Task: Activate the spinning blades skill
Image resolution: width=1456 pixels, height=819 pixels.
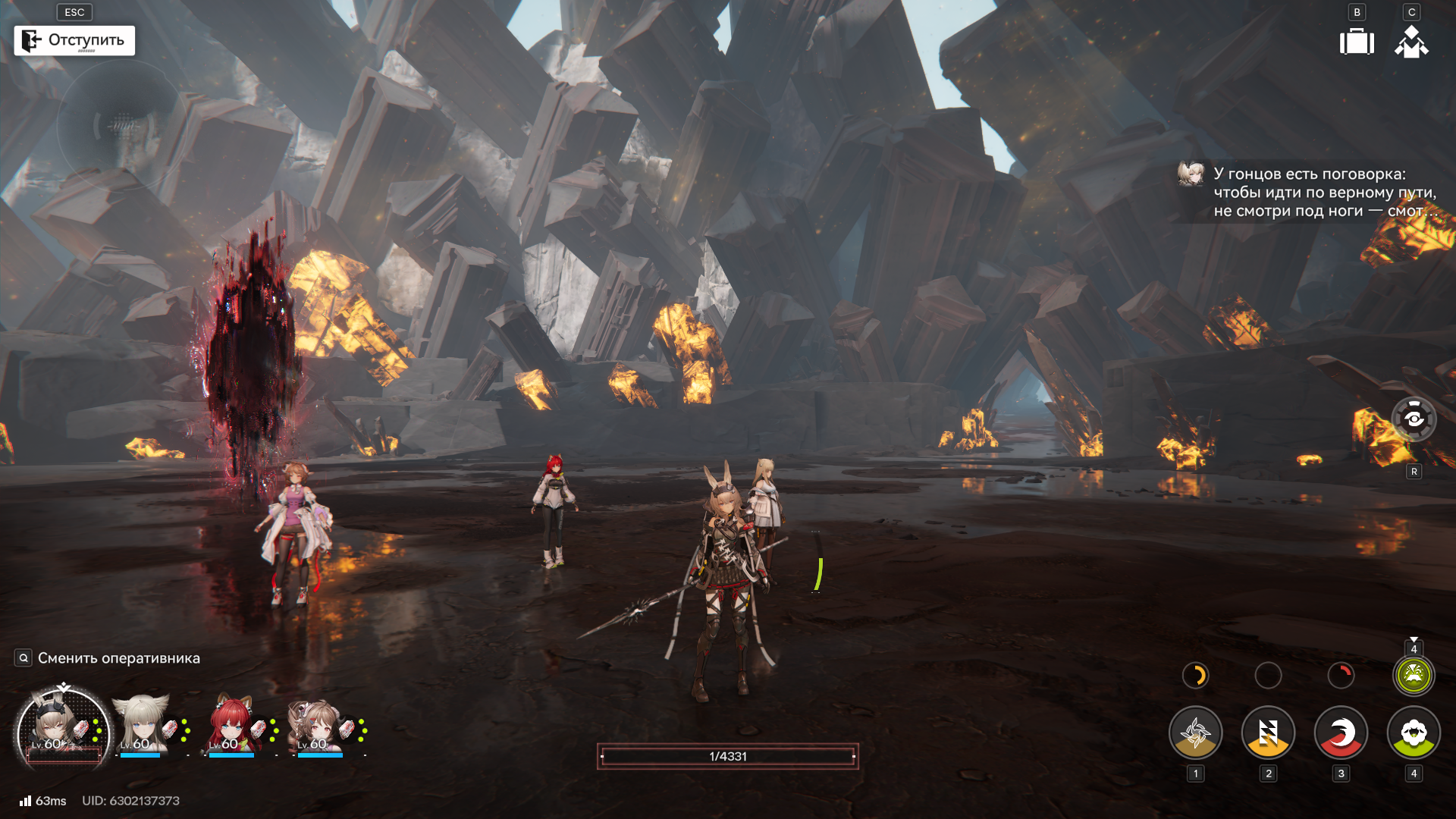Action: point(1195,733)
